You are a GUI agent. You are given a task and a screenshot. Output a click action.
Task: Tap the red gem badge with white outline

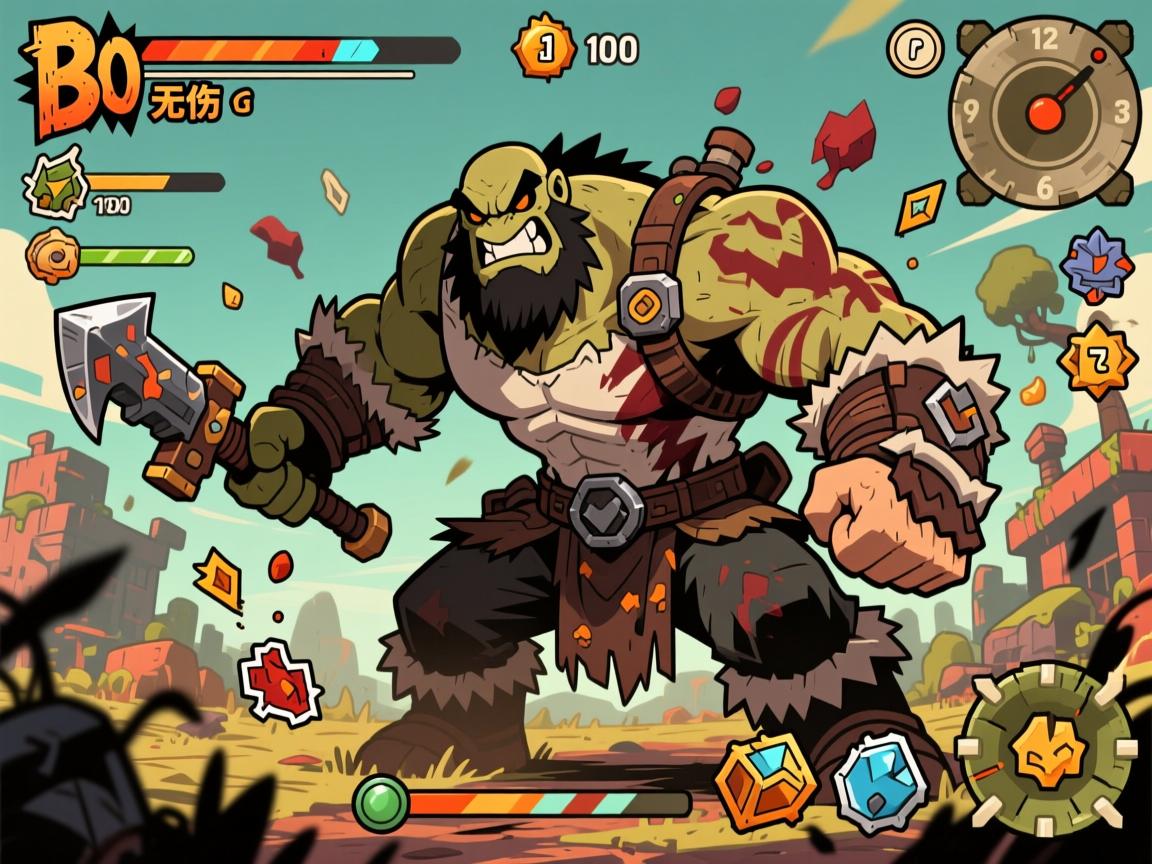point(281,681)
